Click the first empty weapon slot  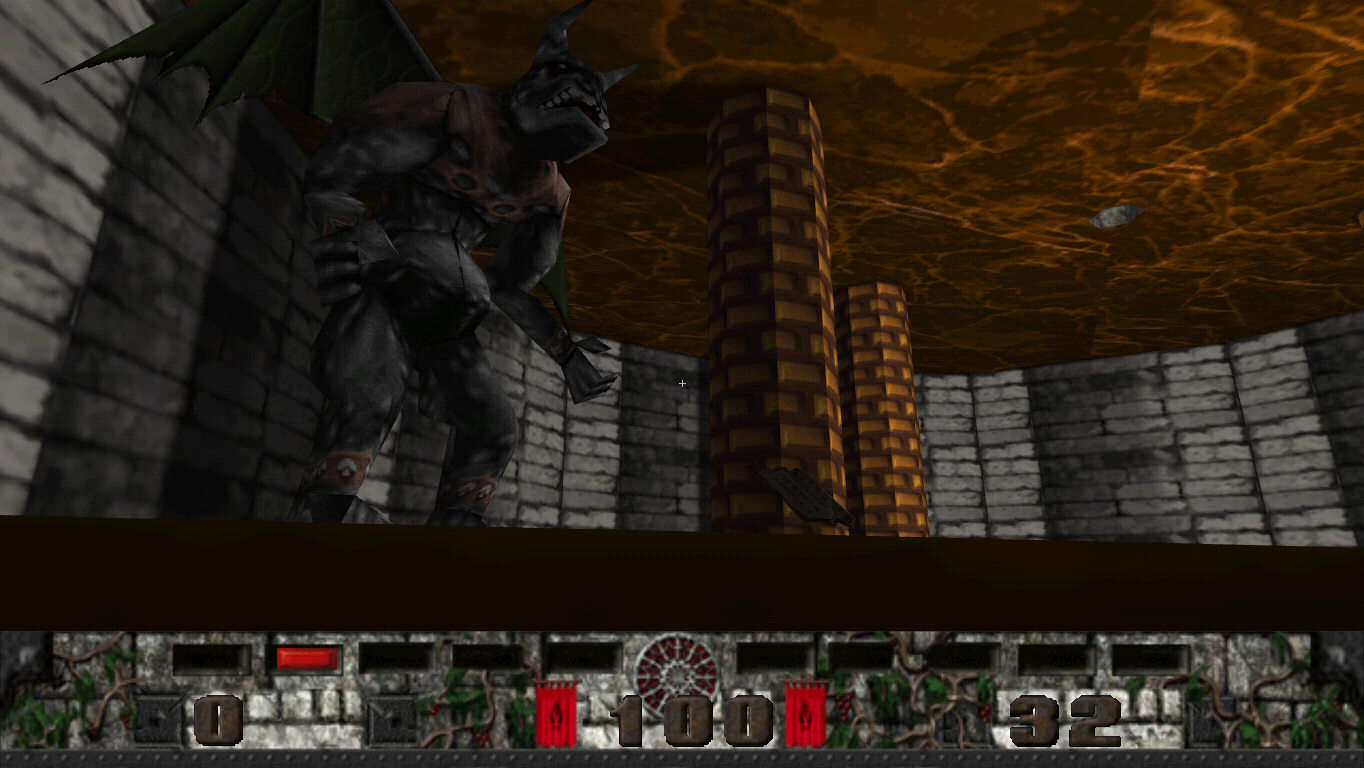210,656
